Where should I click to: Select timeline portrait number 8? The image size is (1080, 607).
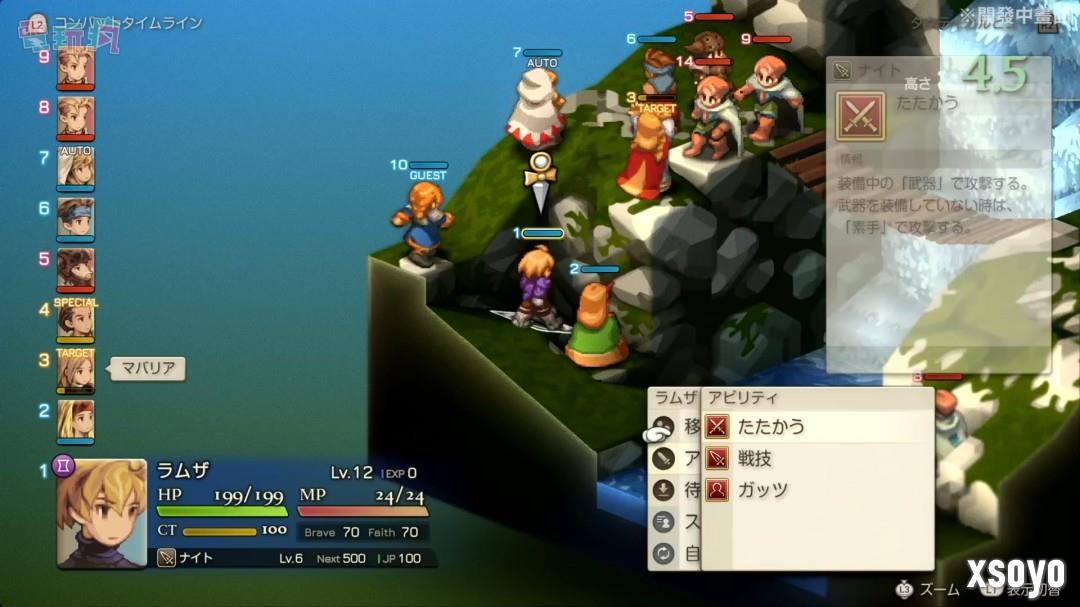tap(75, 117)
